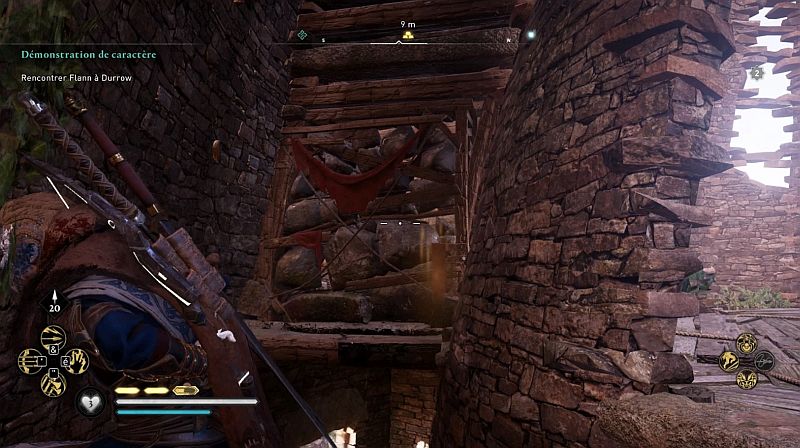Select the teal diamond marker on compass
This screenshot has height=448, width=800.
coord(302,35)
